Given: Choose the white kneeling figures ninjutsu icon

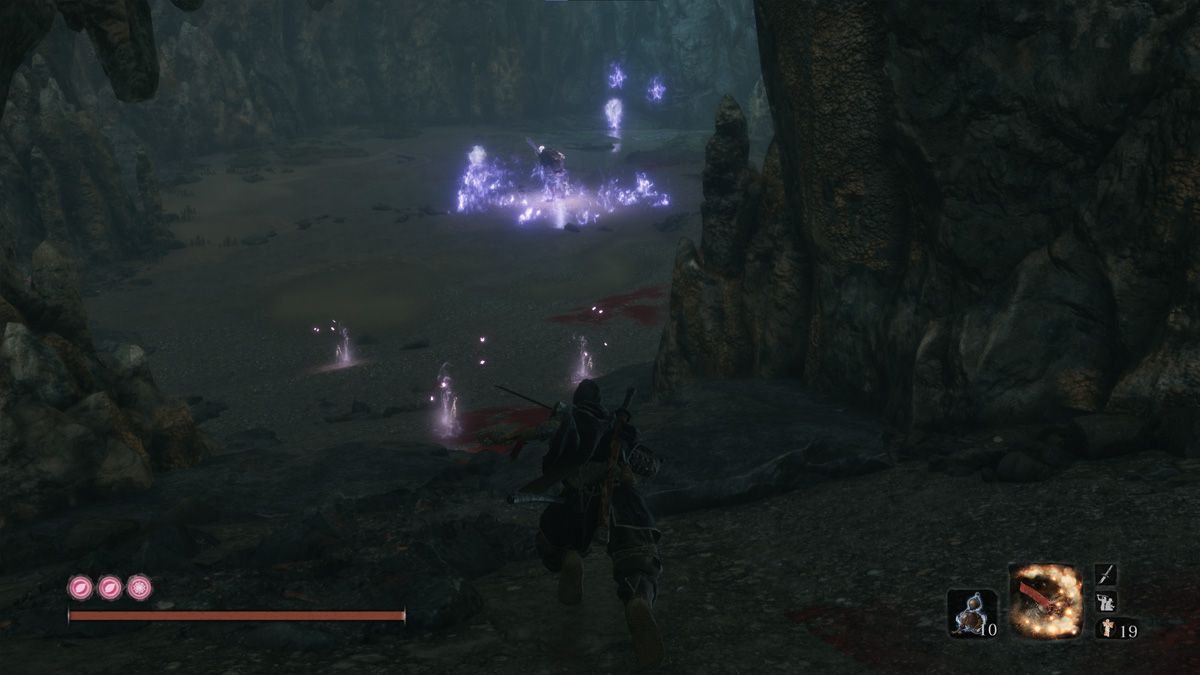Looking at the screenshot, I should coord(1105,602).
